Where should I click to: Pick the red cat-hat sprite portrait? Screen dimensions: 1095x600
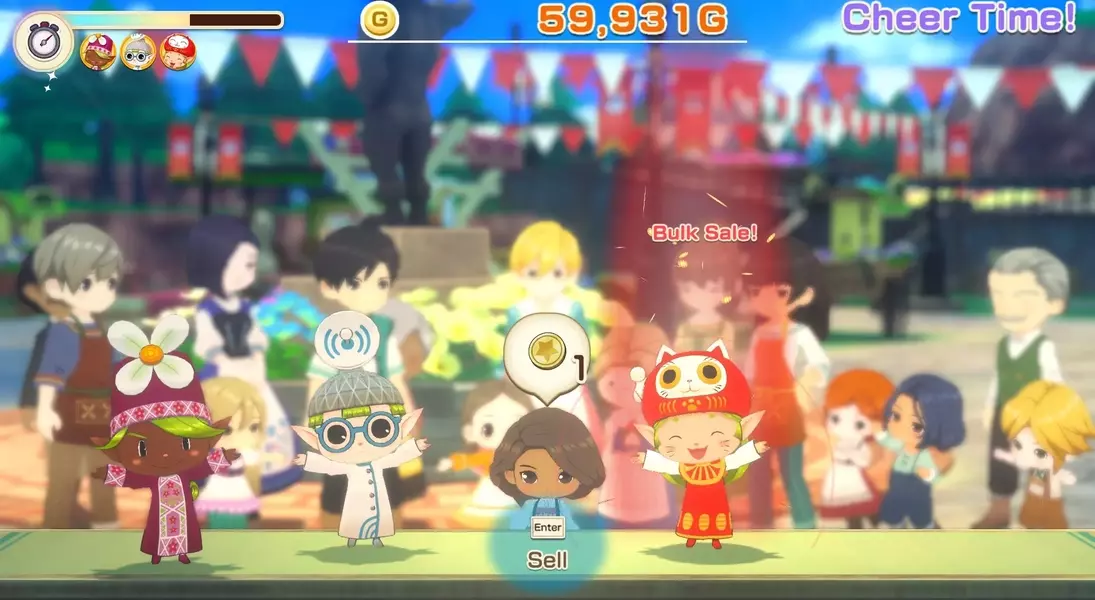point(178,51)
